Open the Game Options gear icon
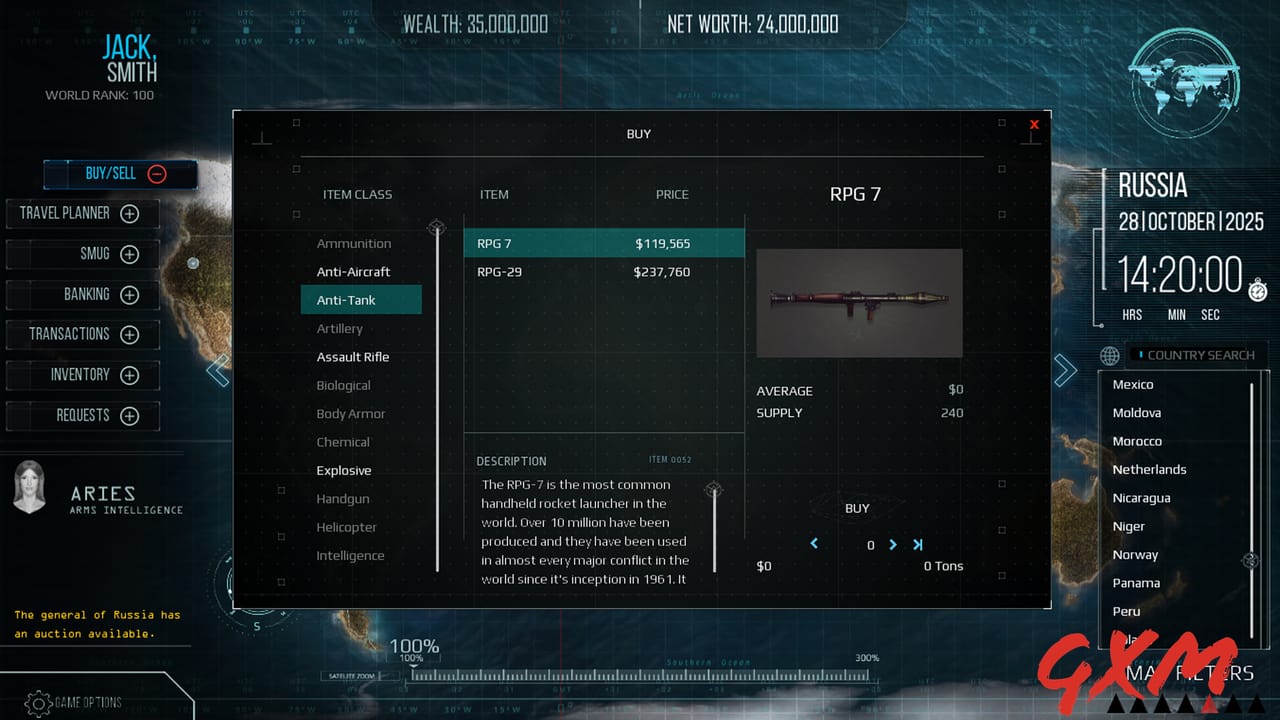 pos(40,704)
